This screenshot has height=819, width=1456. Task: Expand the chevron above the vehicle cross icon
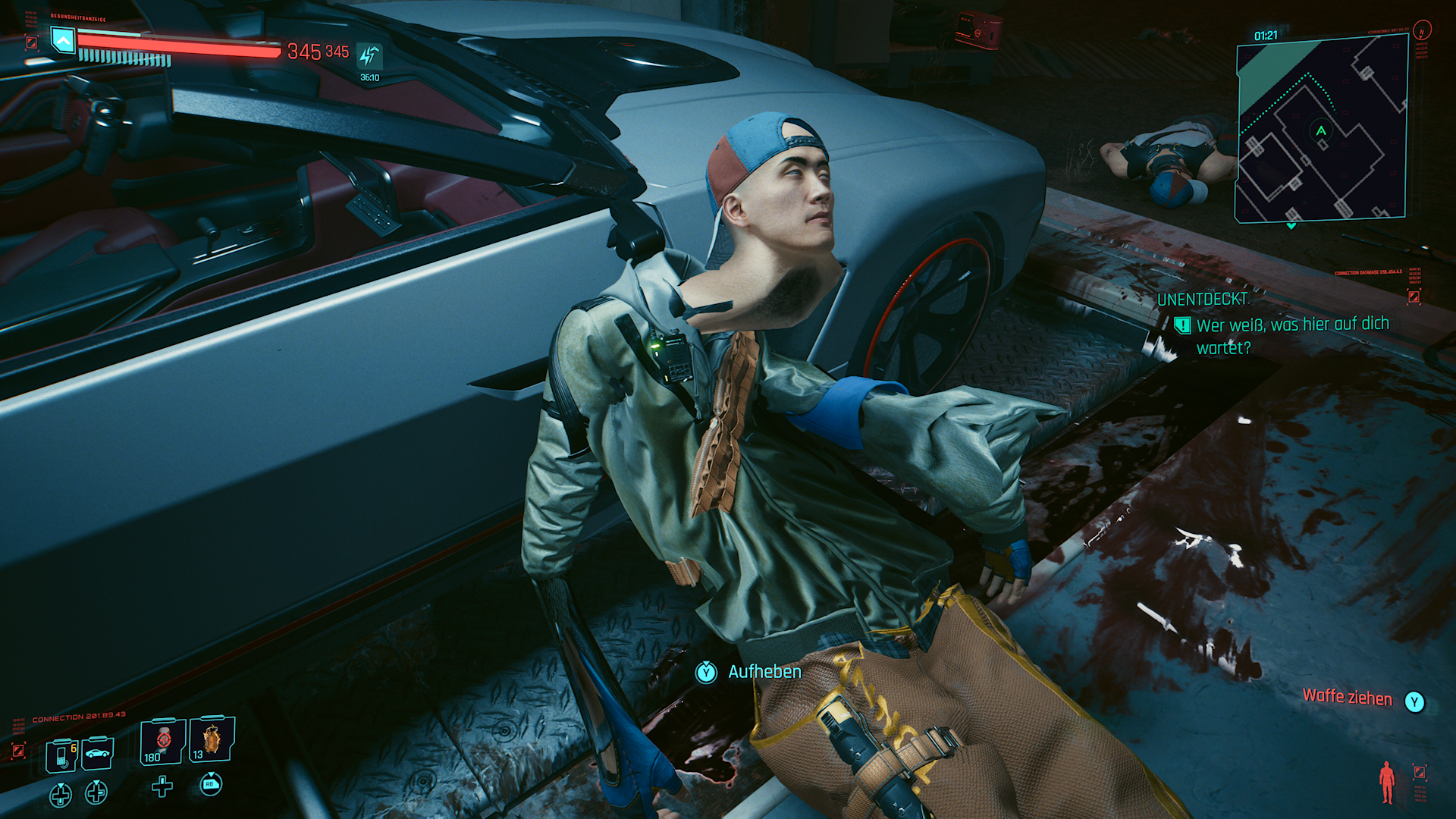click(x=96, y=783)
